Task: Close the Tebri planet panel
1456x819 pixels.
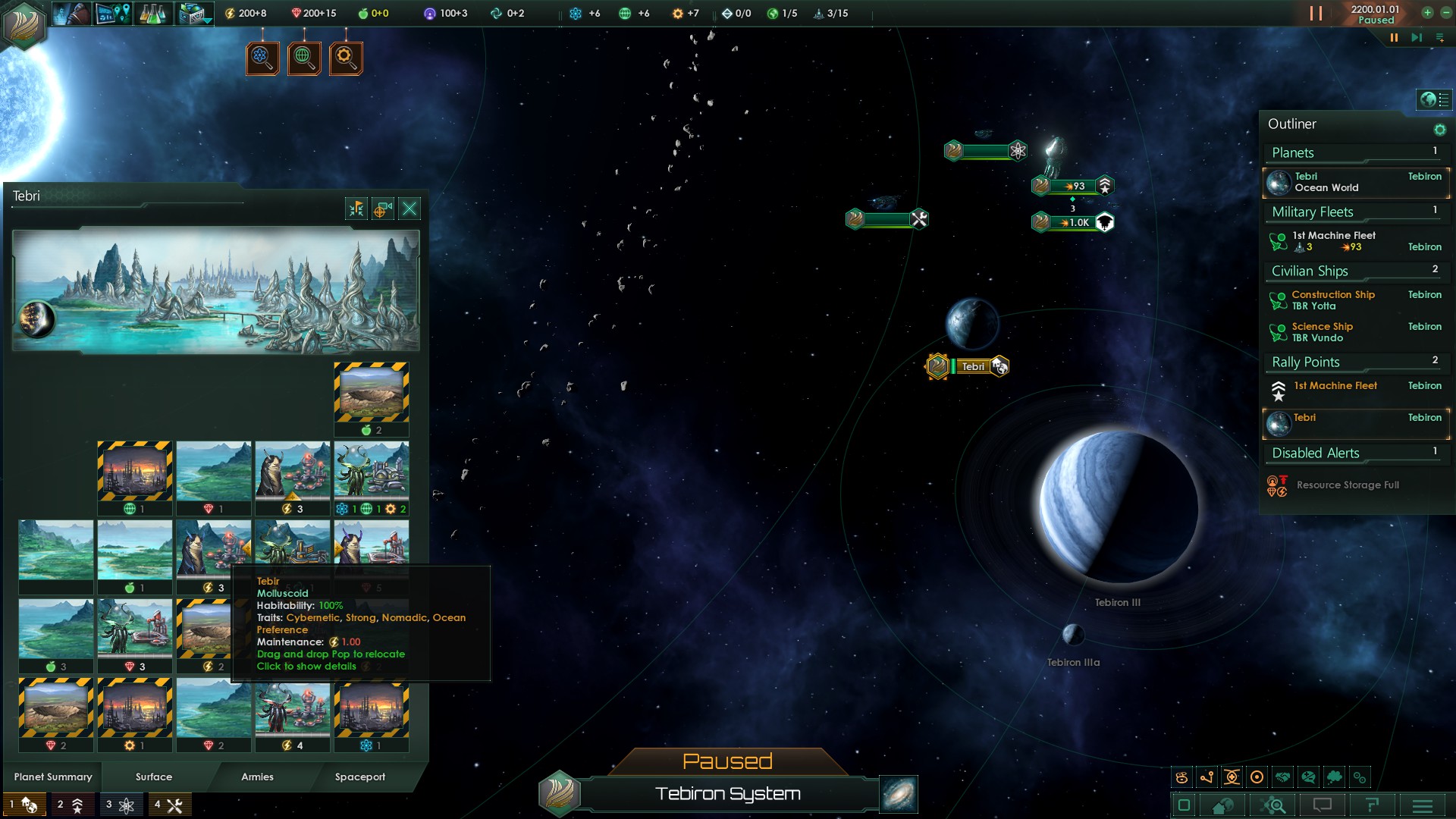Action: [x=409, y=209]
